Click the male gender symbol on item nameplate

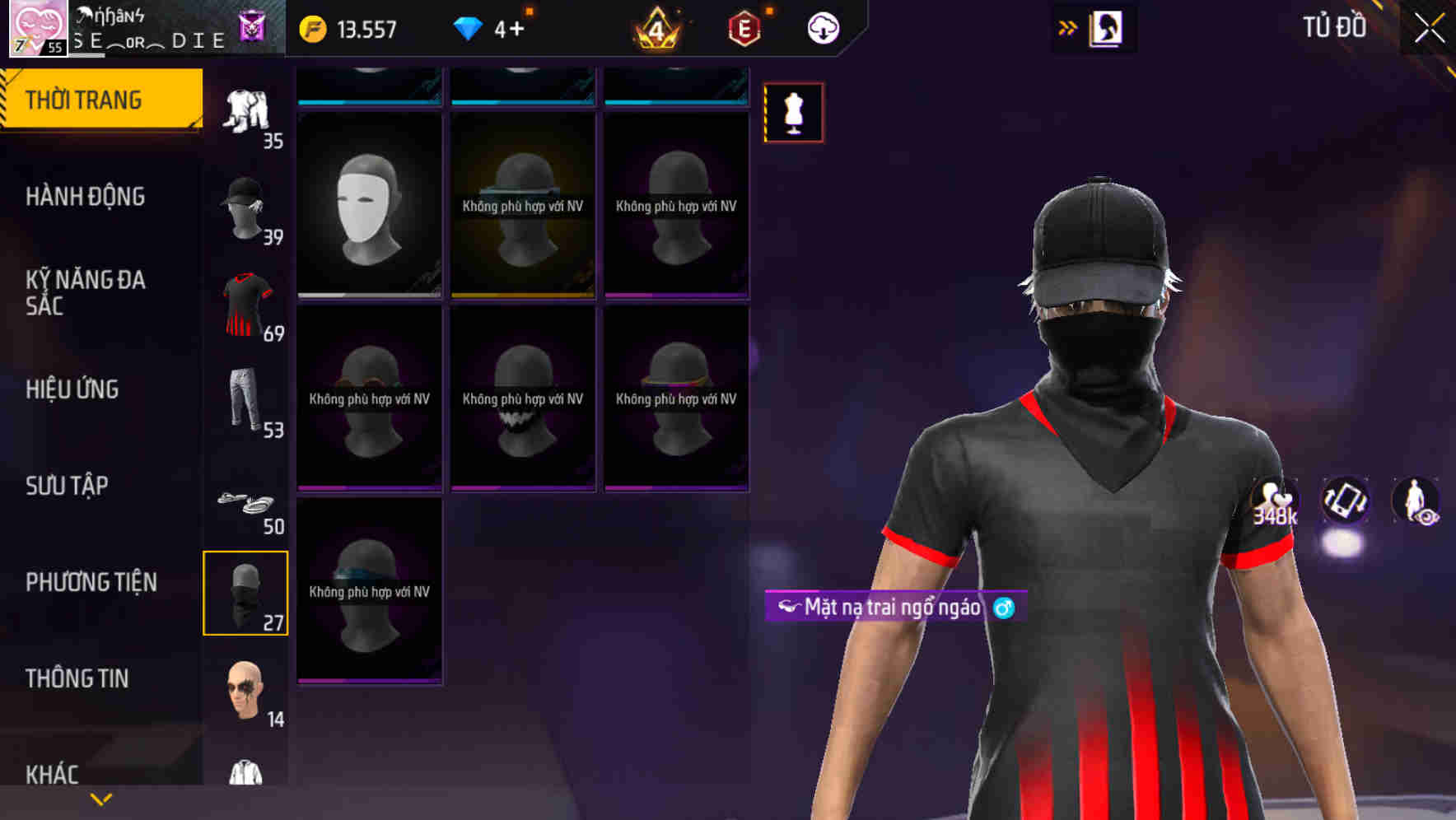1006,609
